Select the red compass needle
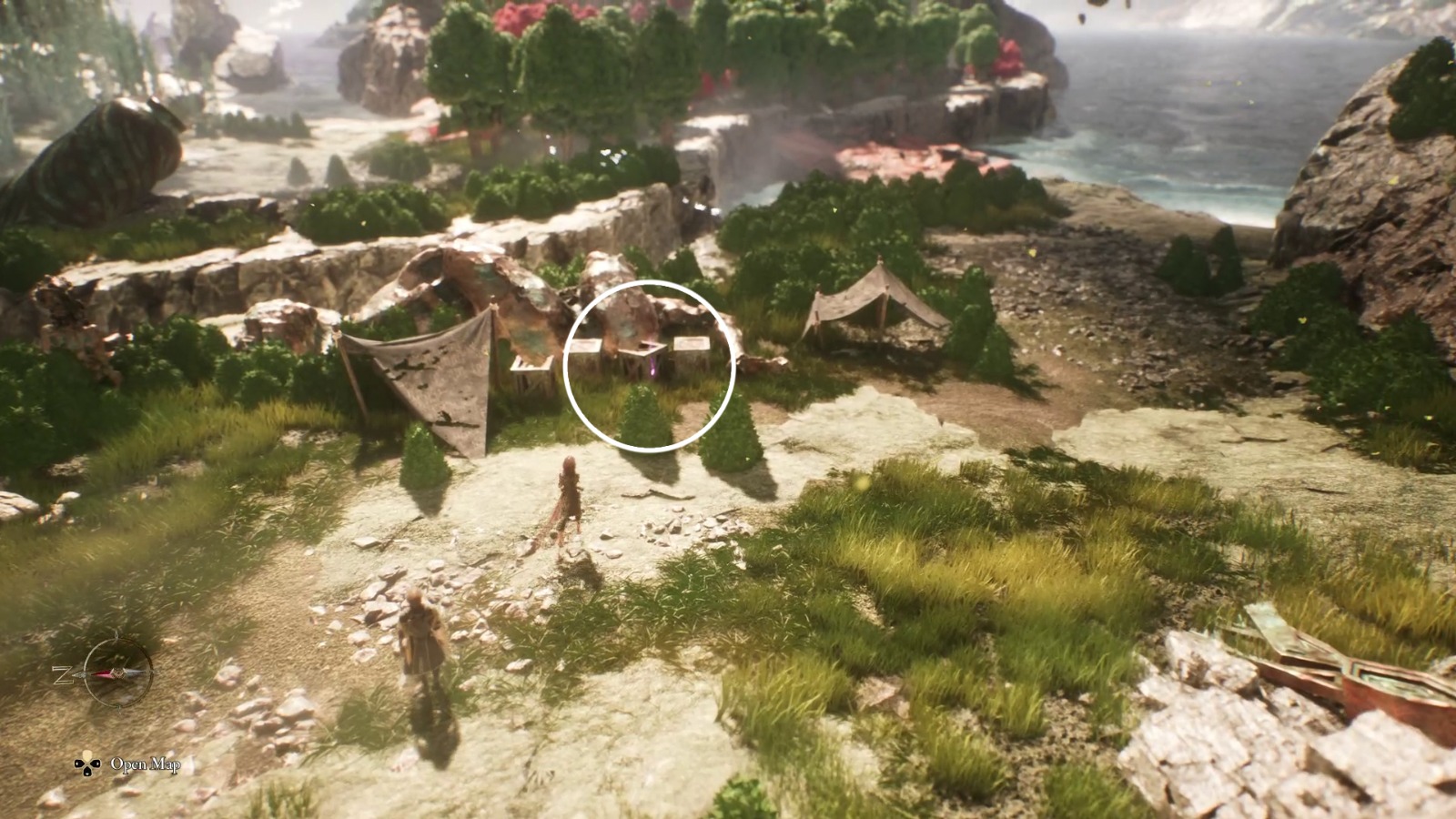 [x=103, y=673]
